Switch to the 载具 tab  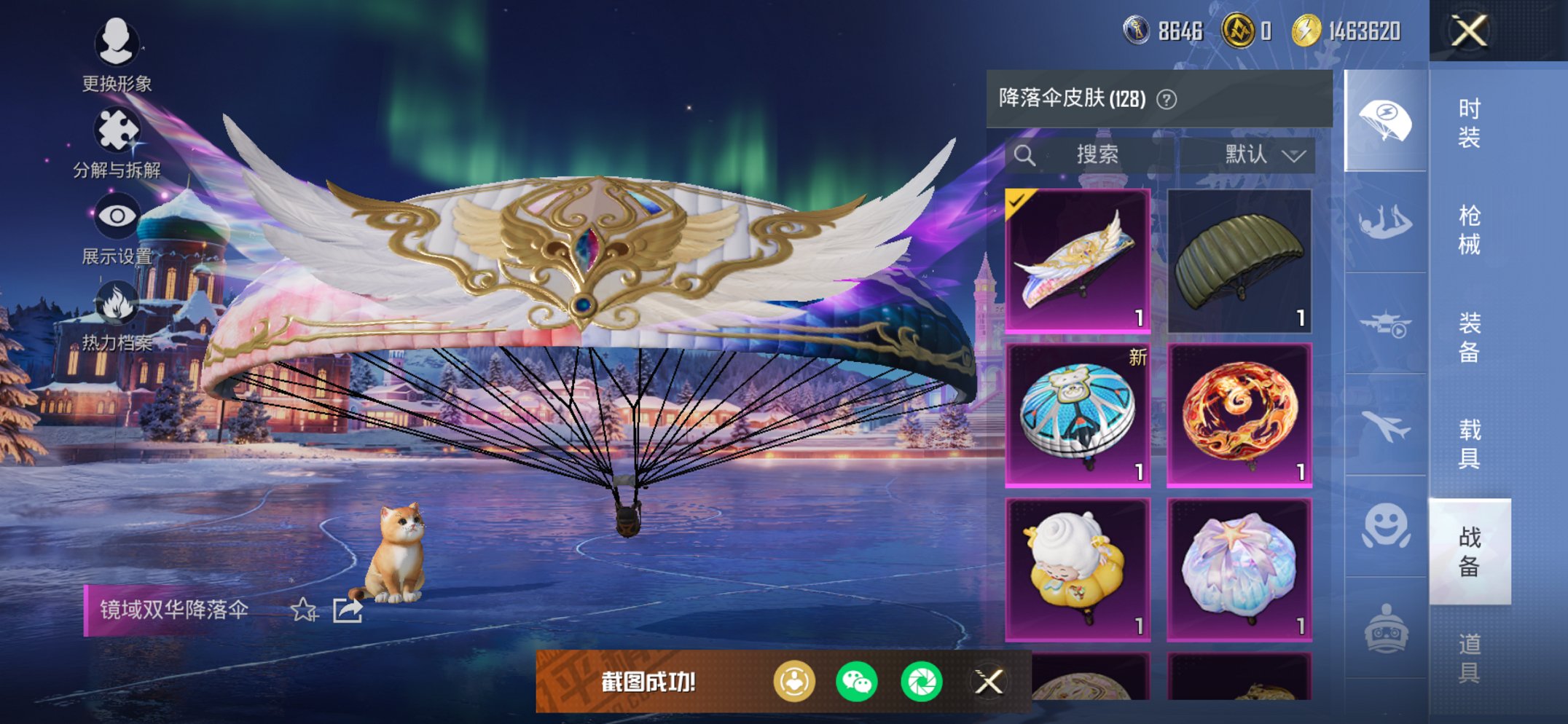point(1471,444)
